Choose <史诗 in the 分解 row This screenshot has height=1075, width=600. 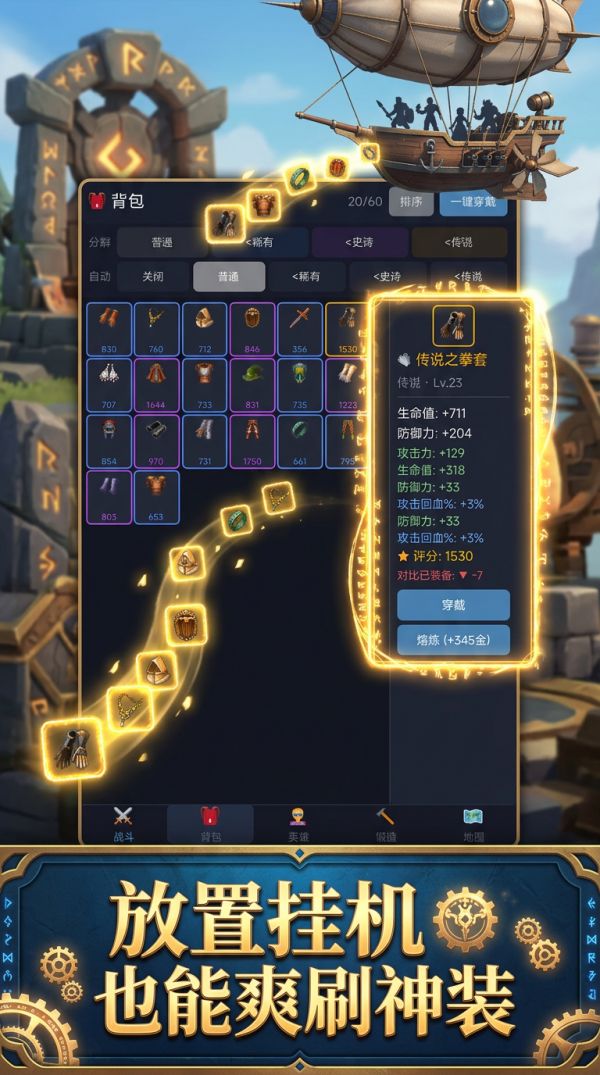(360, 242)
